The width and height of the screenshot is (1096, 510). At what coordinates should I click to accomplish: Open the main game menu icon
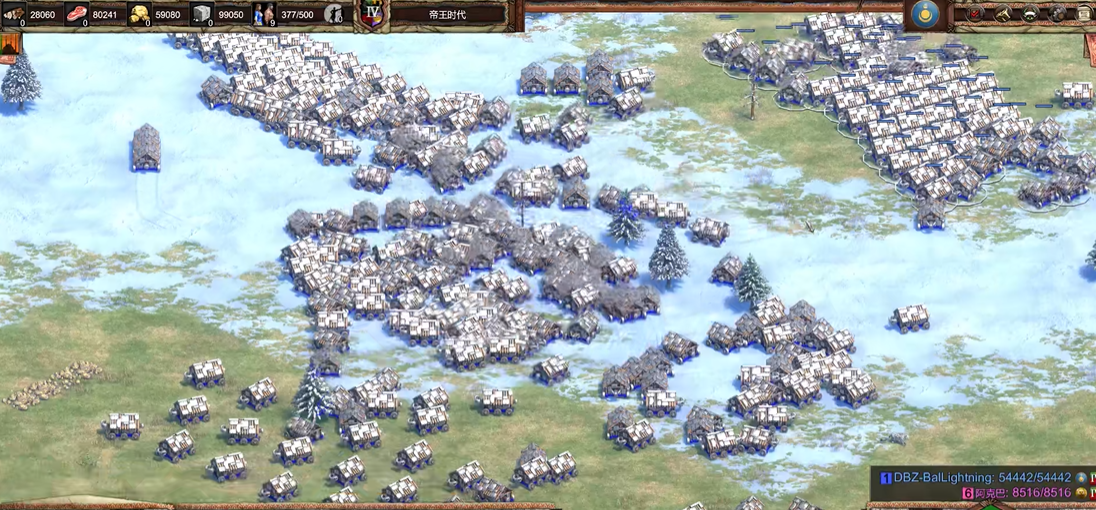(x=1084, y=14)
